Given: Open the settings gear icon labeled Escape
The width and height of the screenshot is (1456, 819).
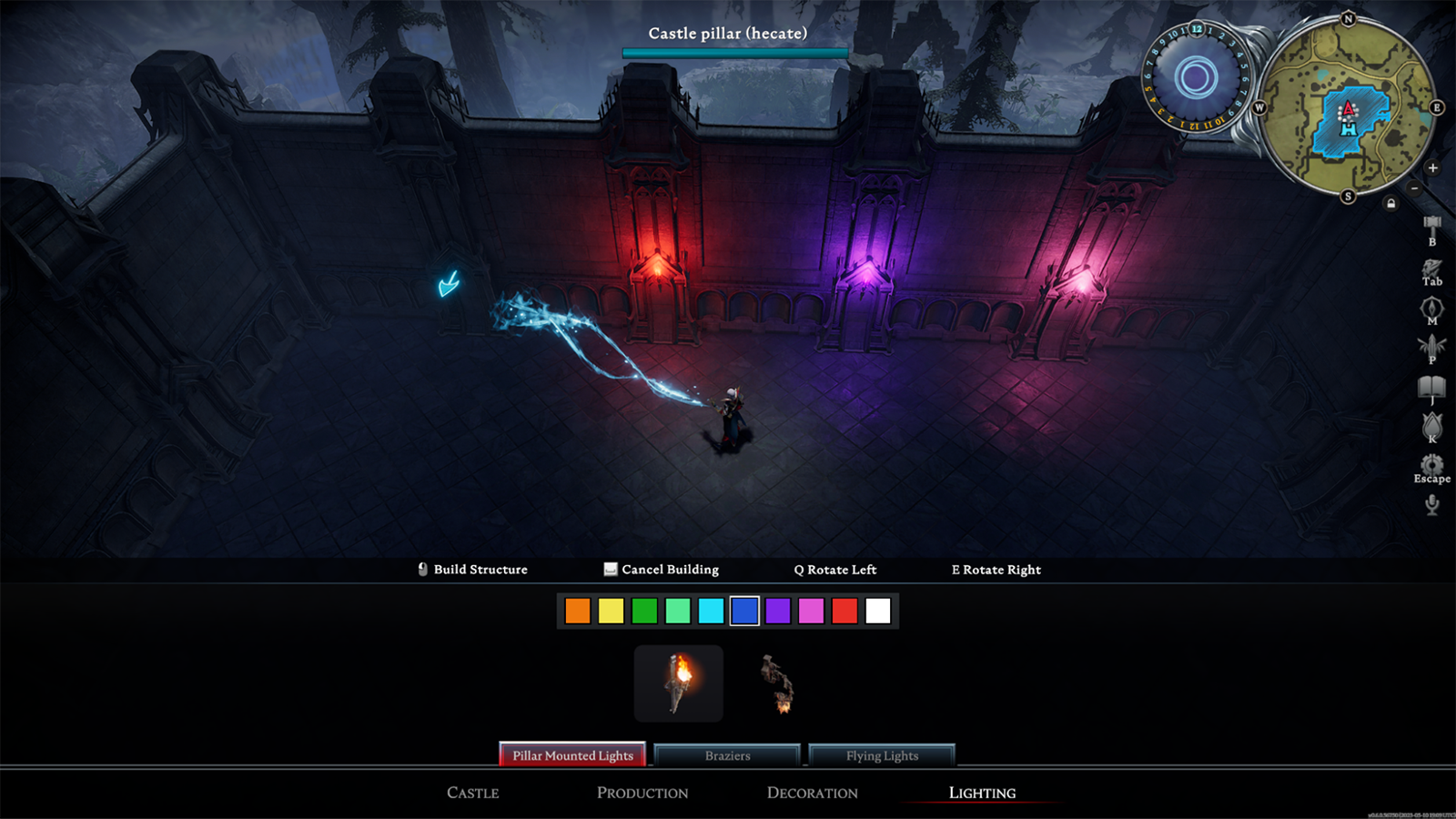Looking at the screenshot, I should tap(1431, 466).
